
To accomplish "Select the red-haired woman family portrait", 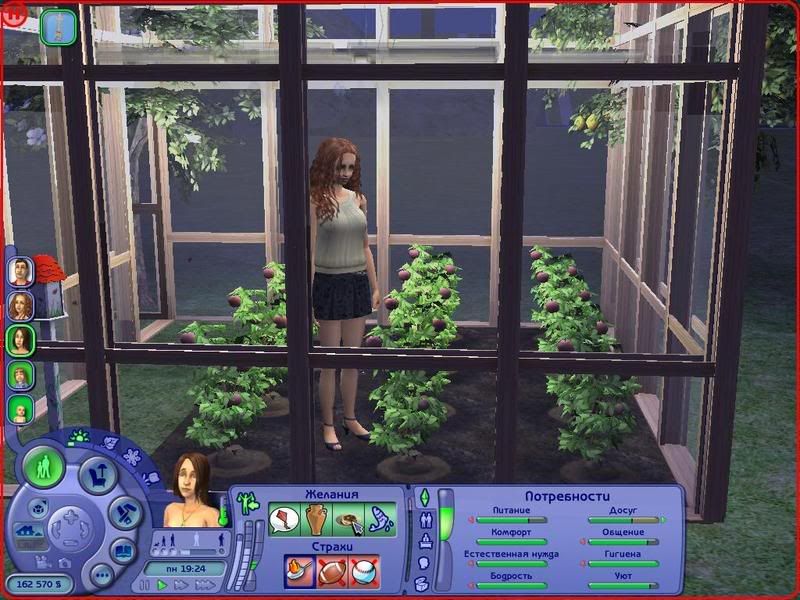I will (20, 306).
